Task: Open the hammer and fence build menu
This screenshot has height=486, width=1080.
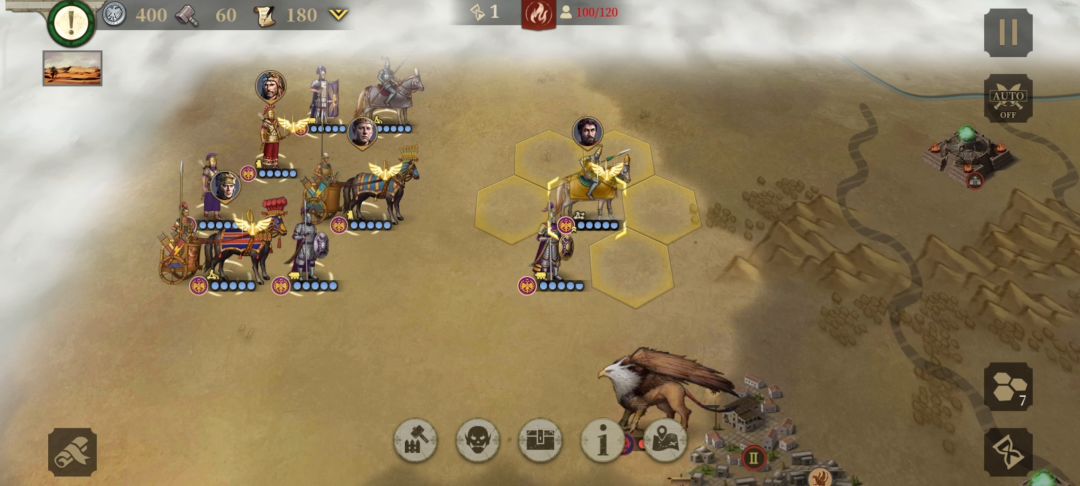Action: [x=416, y=440]
